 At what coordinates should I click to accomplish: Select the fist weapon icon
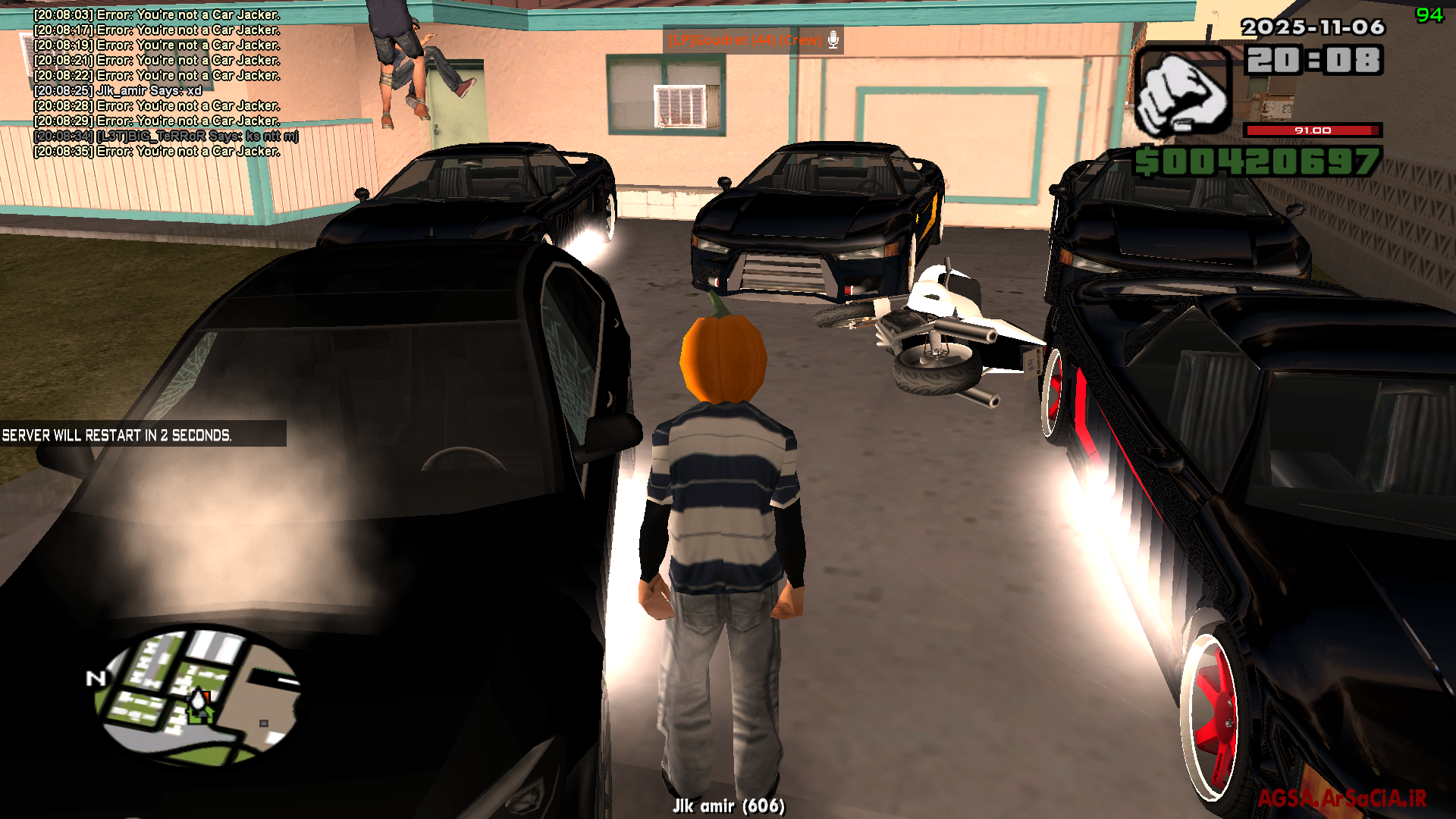pyautogui.click(x=1182, y=91)
